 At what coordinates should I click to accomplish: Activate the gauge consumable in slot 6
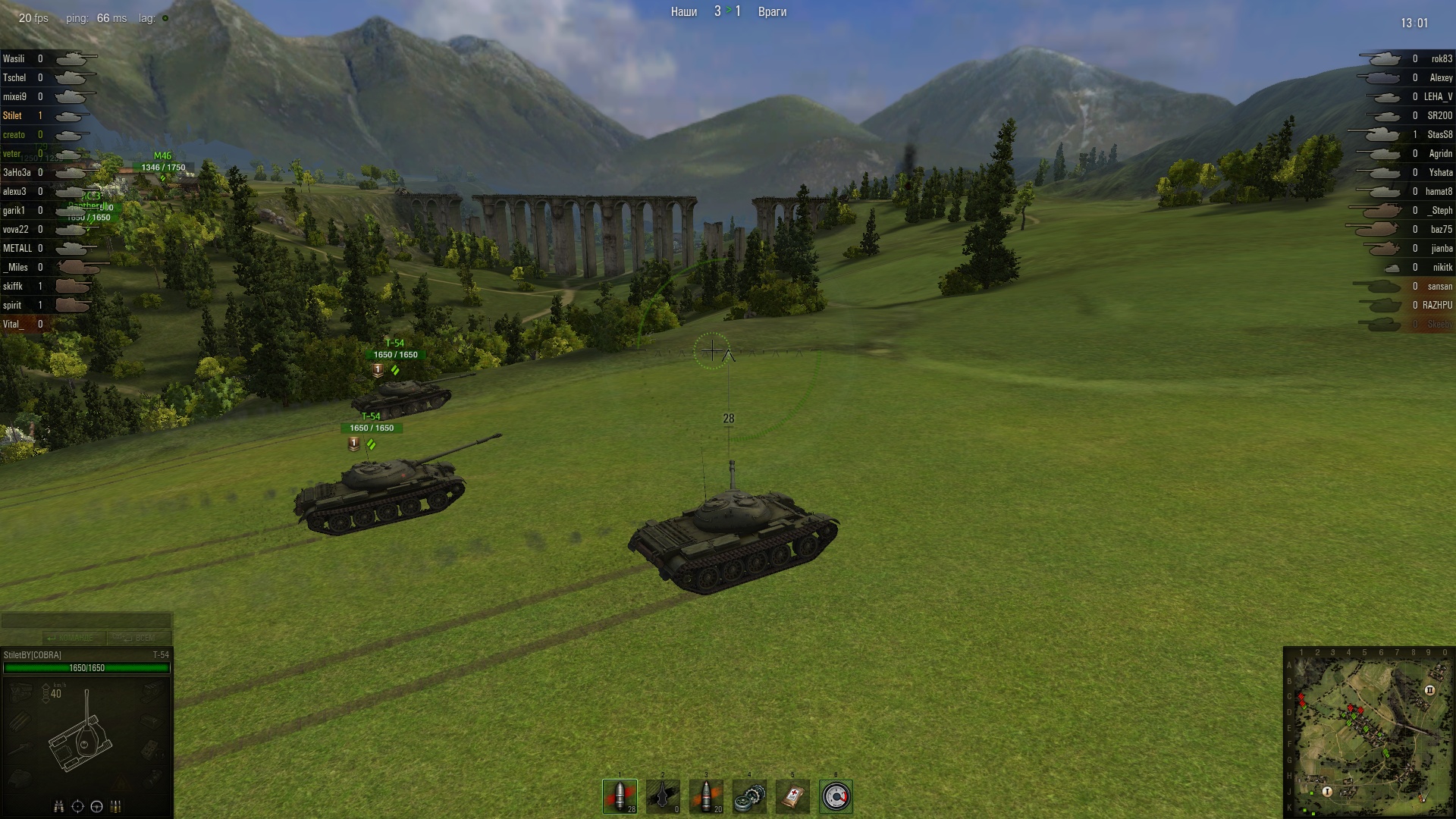tap(836, 796)
